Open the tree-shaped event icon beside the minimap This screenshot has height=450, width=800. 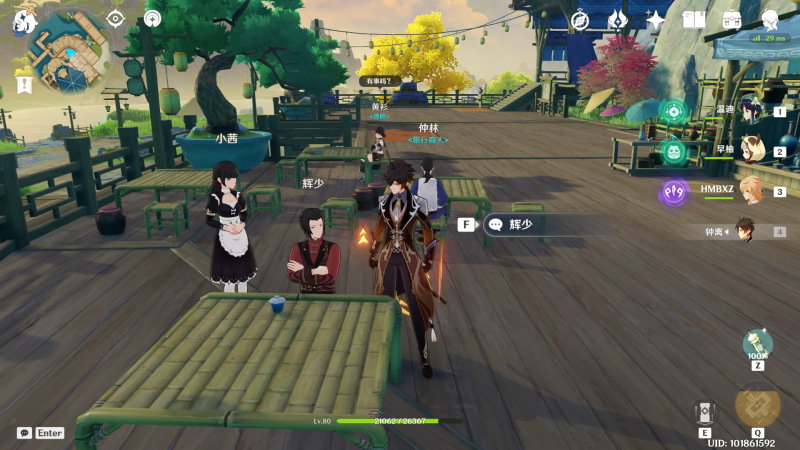[152, 18]
